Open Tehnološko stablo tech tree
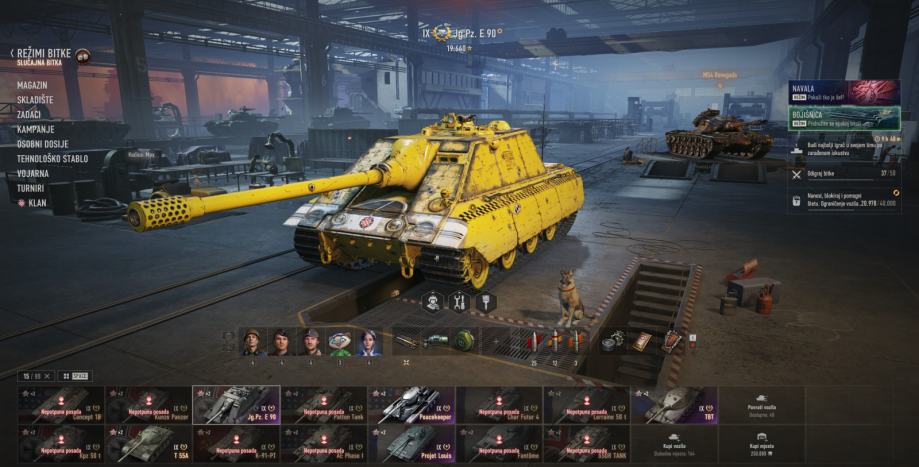 51,158
